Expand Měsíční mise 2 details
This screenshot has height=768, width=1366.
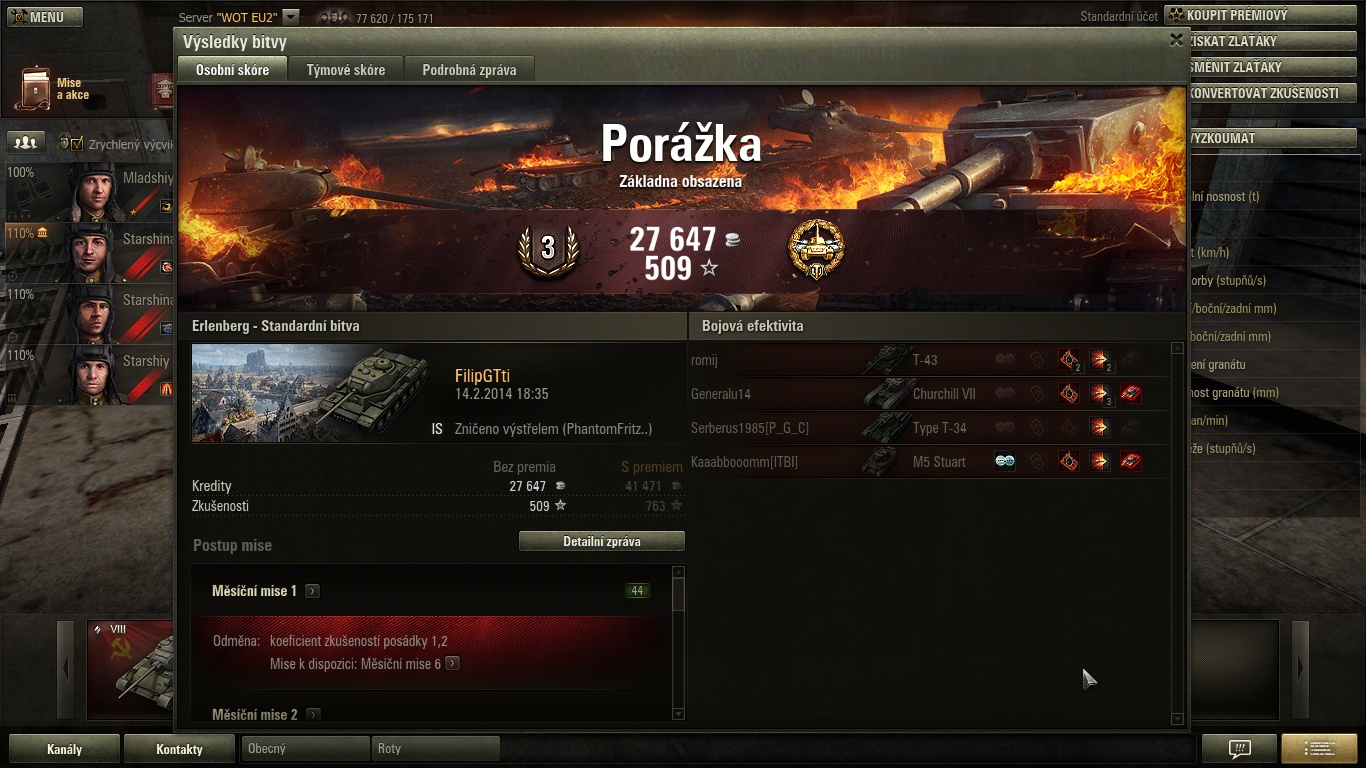click(313, 715)
